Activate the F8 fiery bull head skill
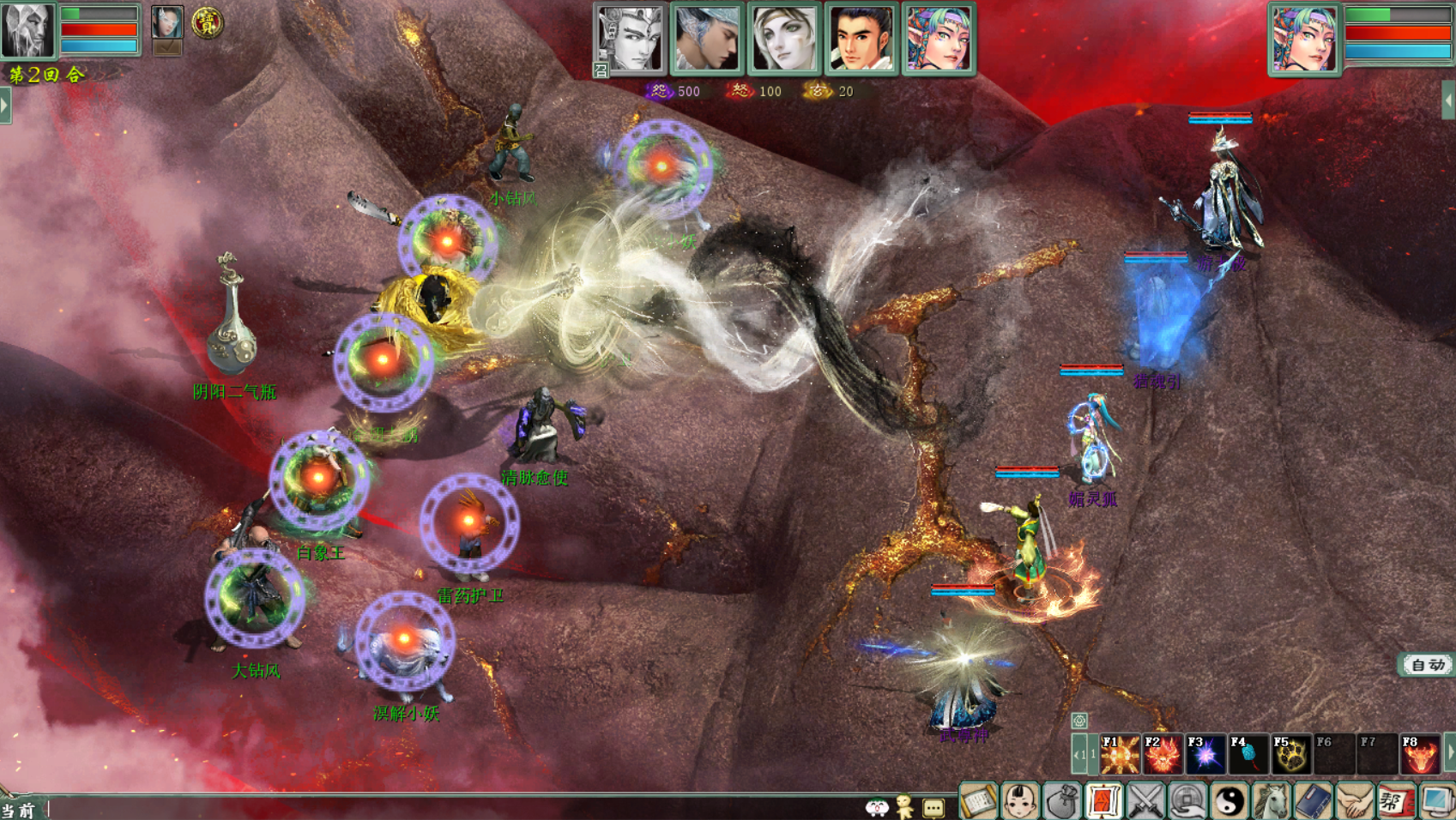The image size is (1456, 820). tap(1419, 754)
